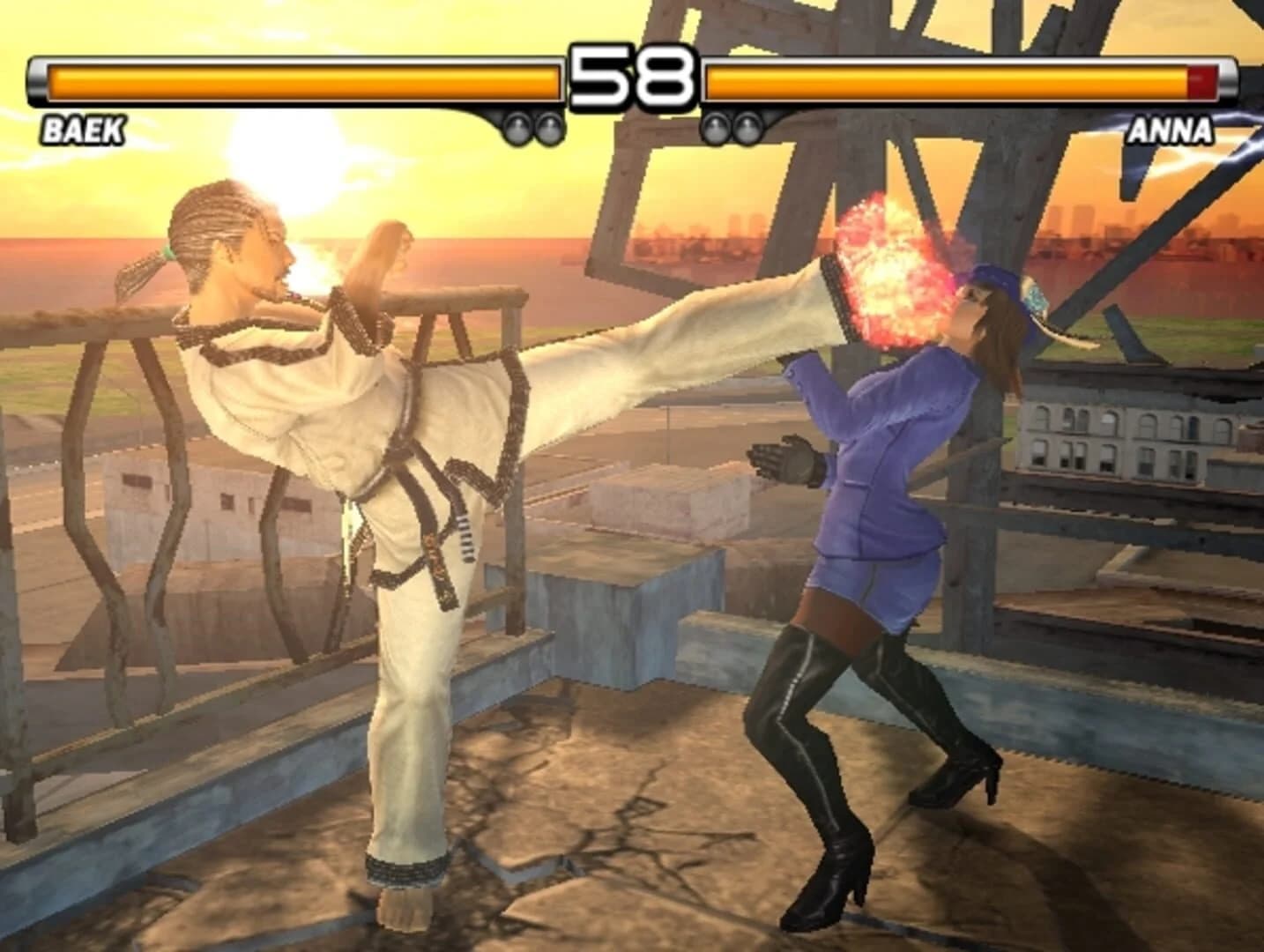Toggle Baek's health bar display
Screen dimensions: 1264x952
300,81
